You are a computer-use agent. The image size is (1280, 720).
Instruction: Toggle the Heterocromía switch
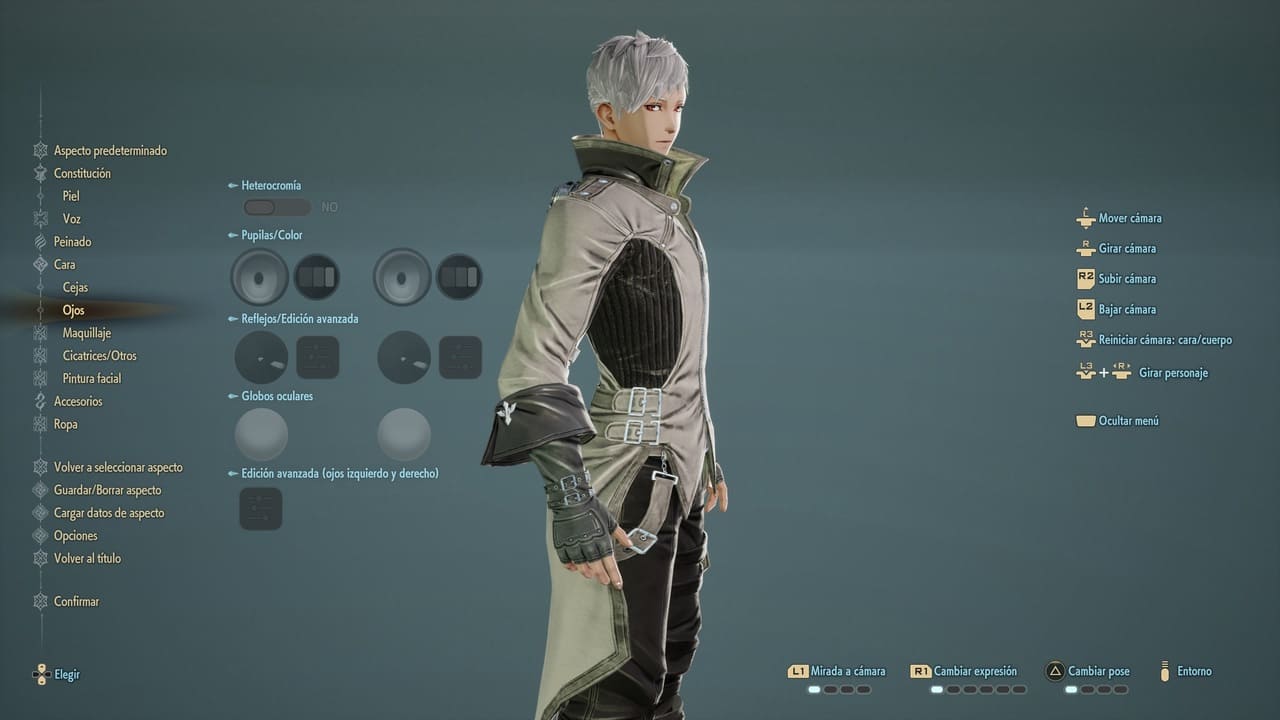(277, 207)
